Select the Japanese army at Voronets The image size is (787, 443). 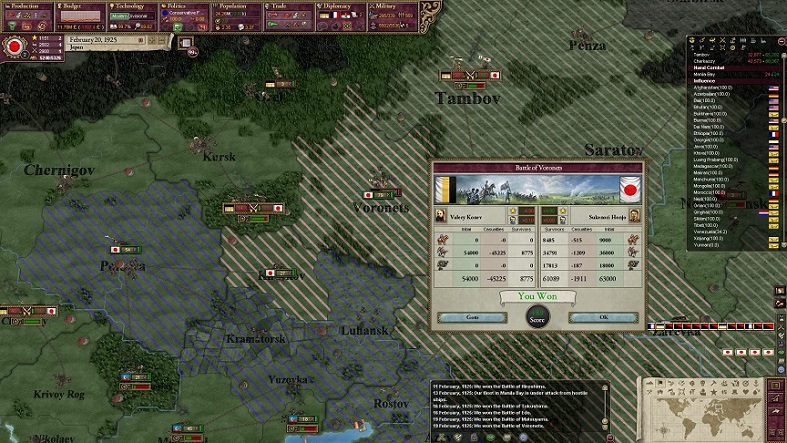pyautogui.click(x=379, y=194)
